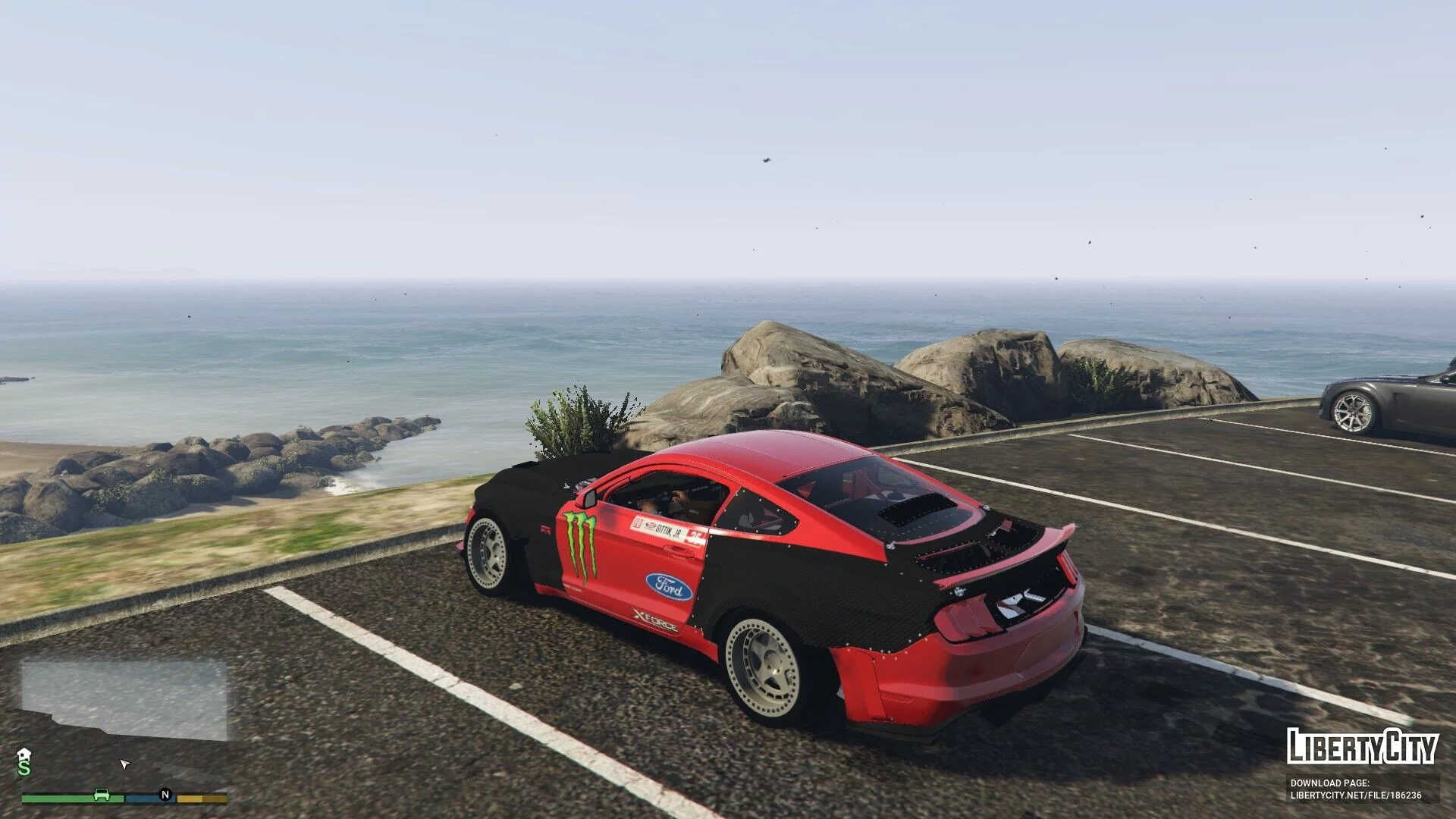Select the white safehouse blip on minimap

(24, 754)
